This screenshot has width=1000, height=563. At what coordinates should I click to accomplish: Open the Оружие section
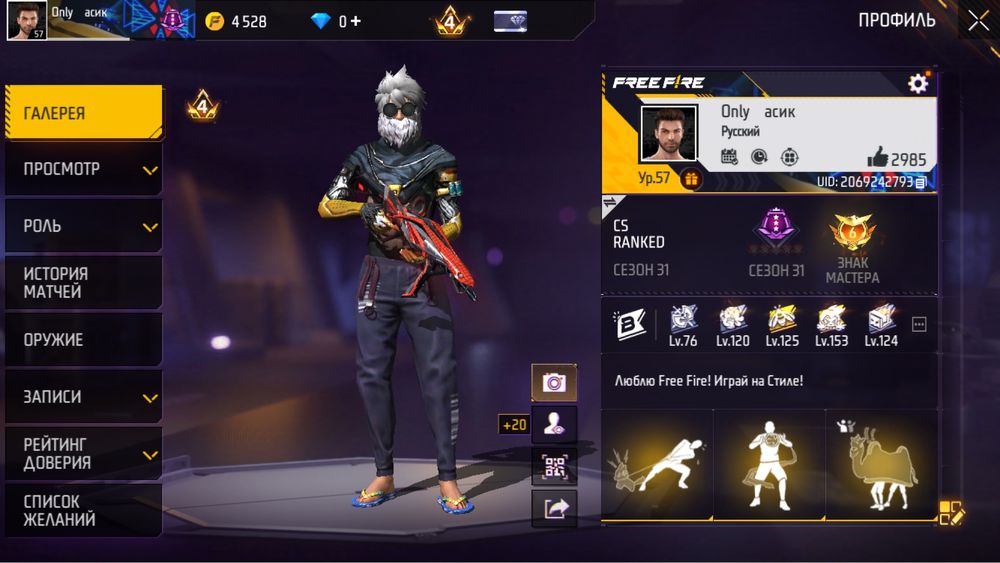[x=82, y=340]
